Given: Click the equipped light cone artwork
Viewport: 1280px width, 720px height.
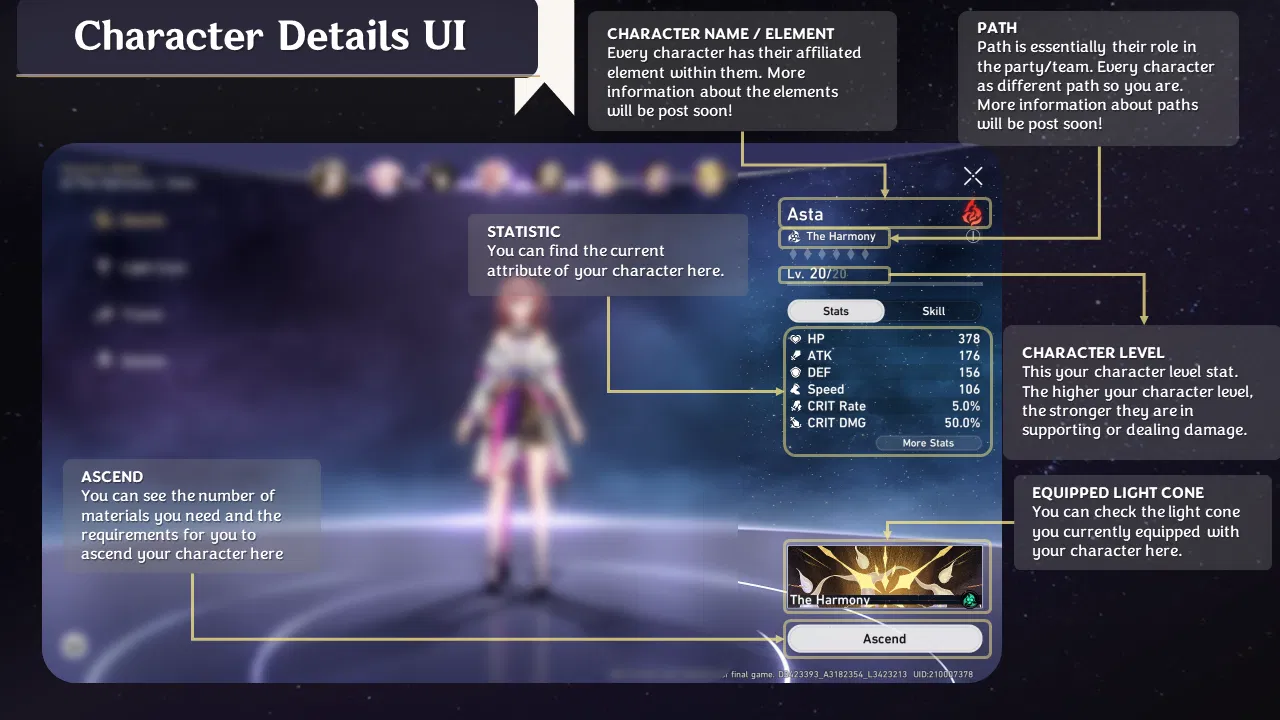Looking at the screenshot, I should (885, 573).
